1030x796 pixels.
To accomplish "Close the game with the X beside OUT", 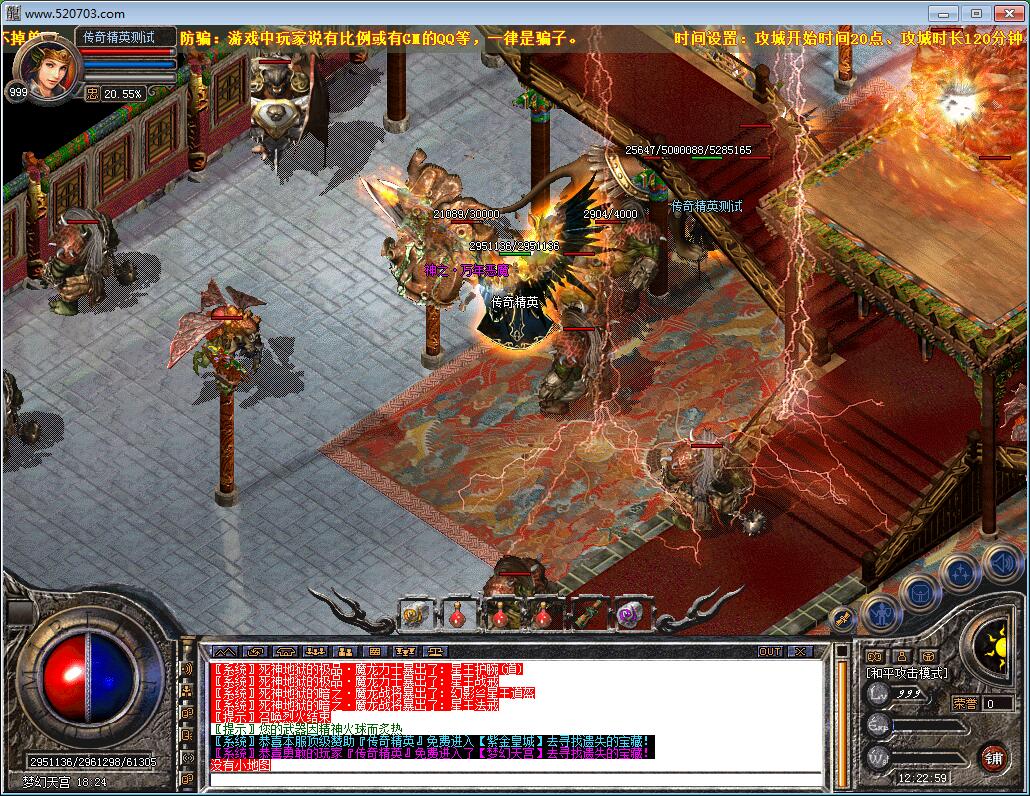I will point(800,651).
